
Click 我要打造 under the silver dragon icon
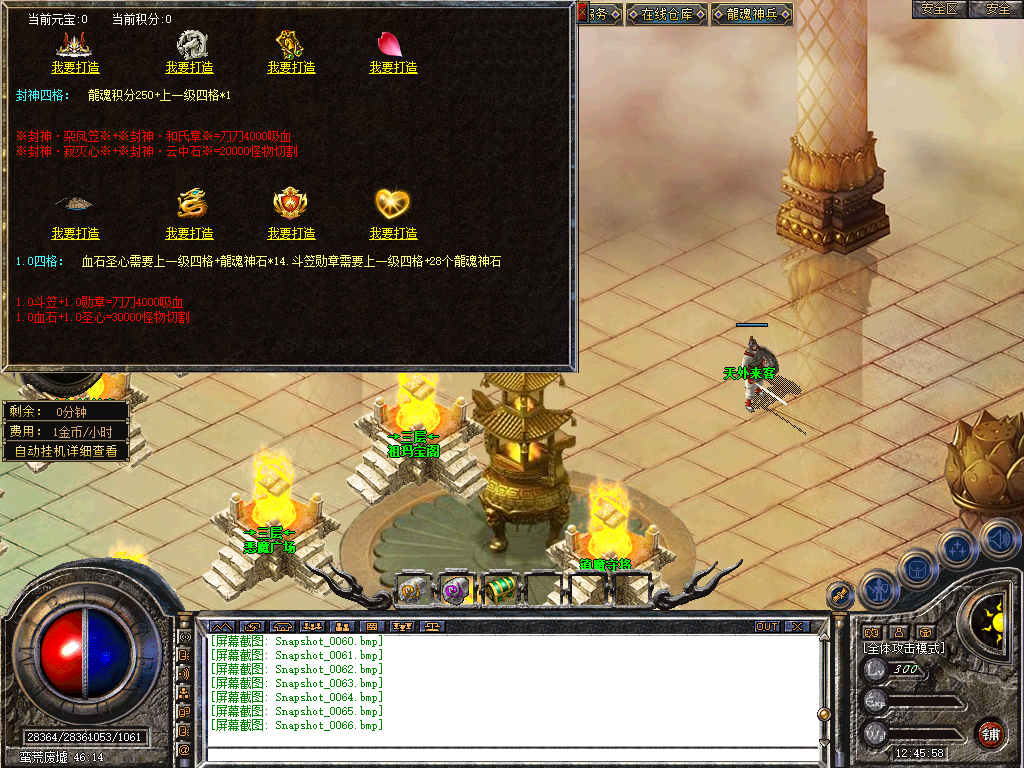pyautogui.click(x=189, y=67)
